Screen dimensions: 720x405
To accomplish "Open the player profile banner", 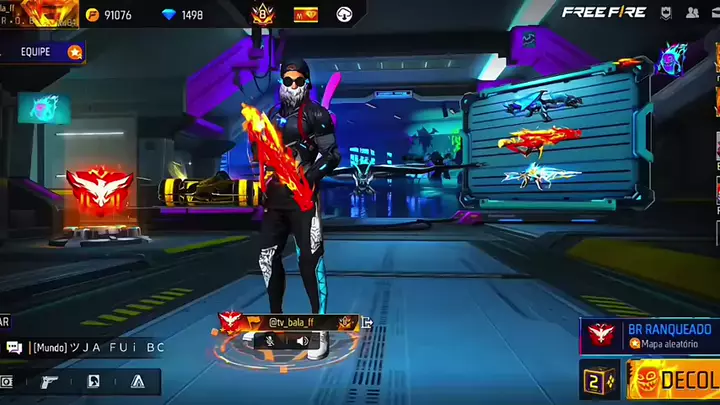I will pos(40,14).
